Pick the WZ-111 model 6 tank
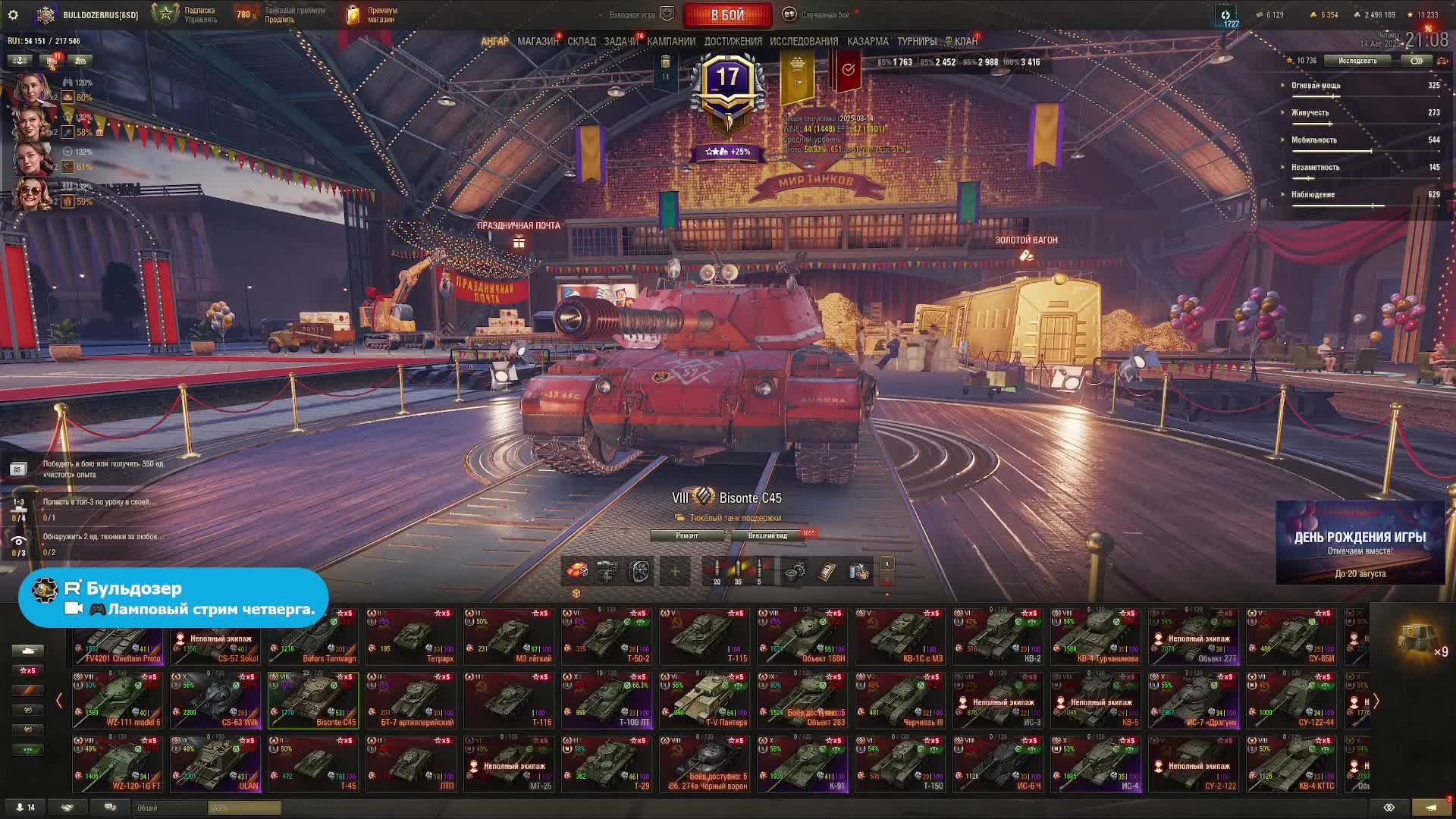The image size is (1456, 819). click(118, 700)
